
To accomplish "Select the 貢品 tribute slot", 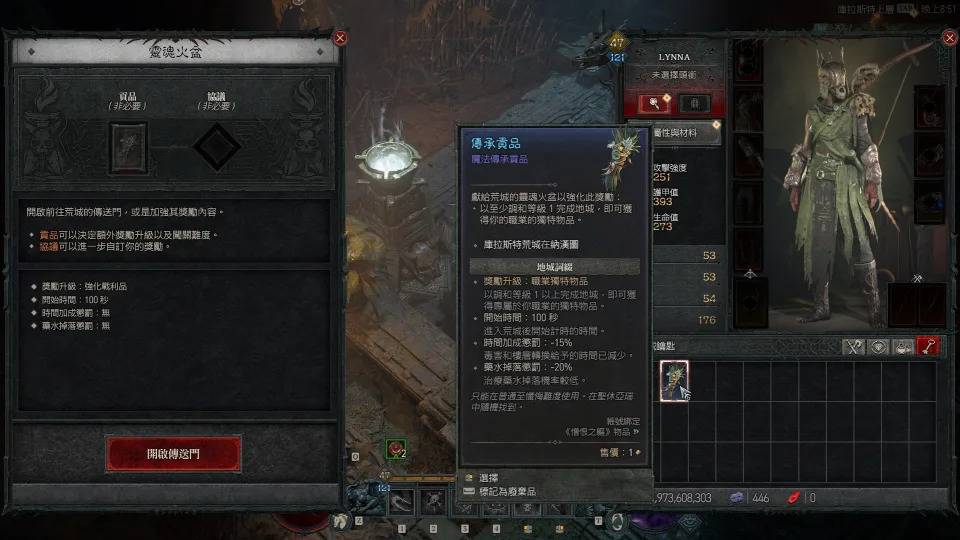I will pos(127,149).
